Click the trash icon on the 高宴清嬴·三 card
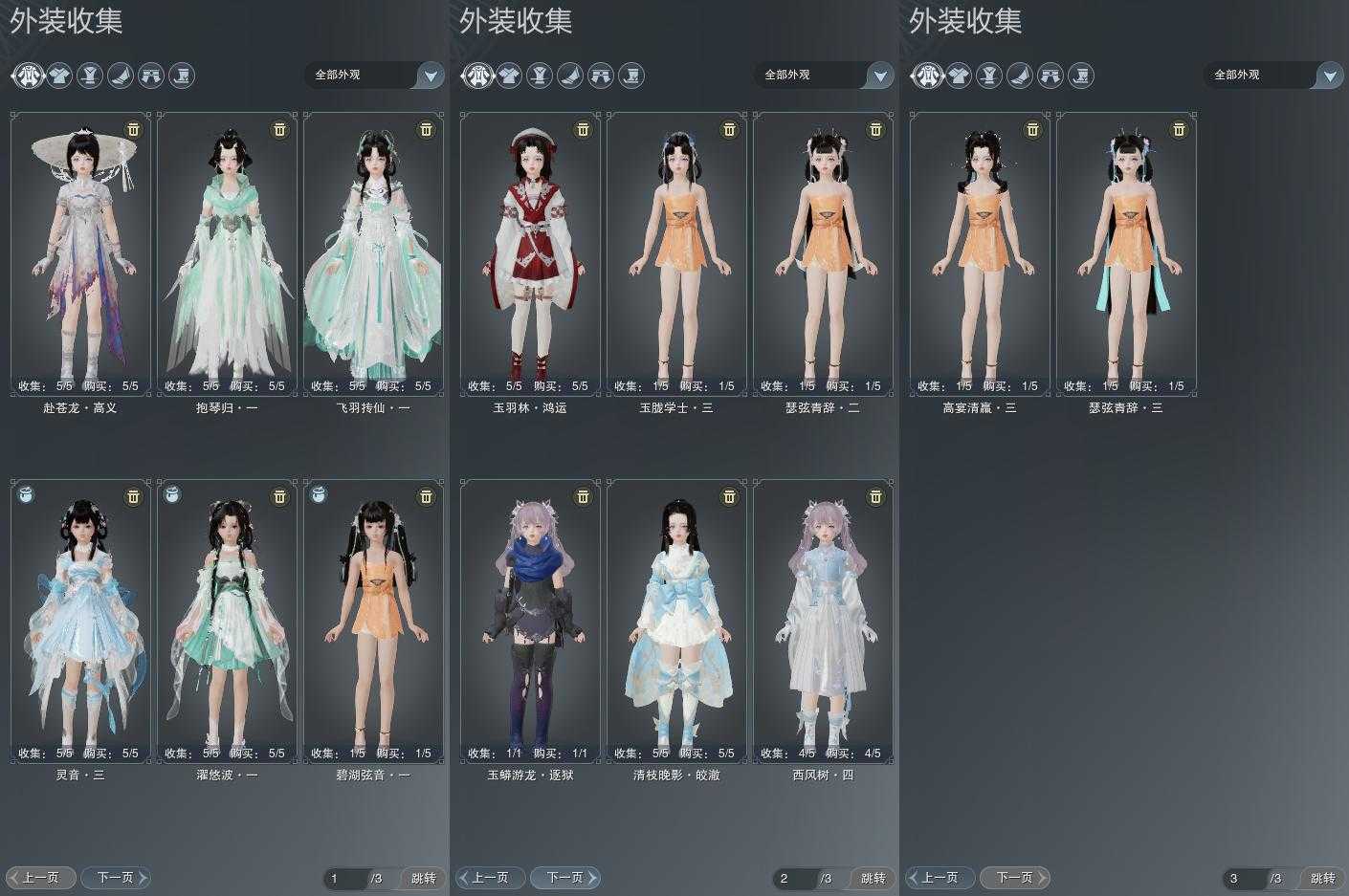The width and height of the screenshot is (1349, 896). (x=1032, y=129)
